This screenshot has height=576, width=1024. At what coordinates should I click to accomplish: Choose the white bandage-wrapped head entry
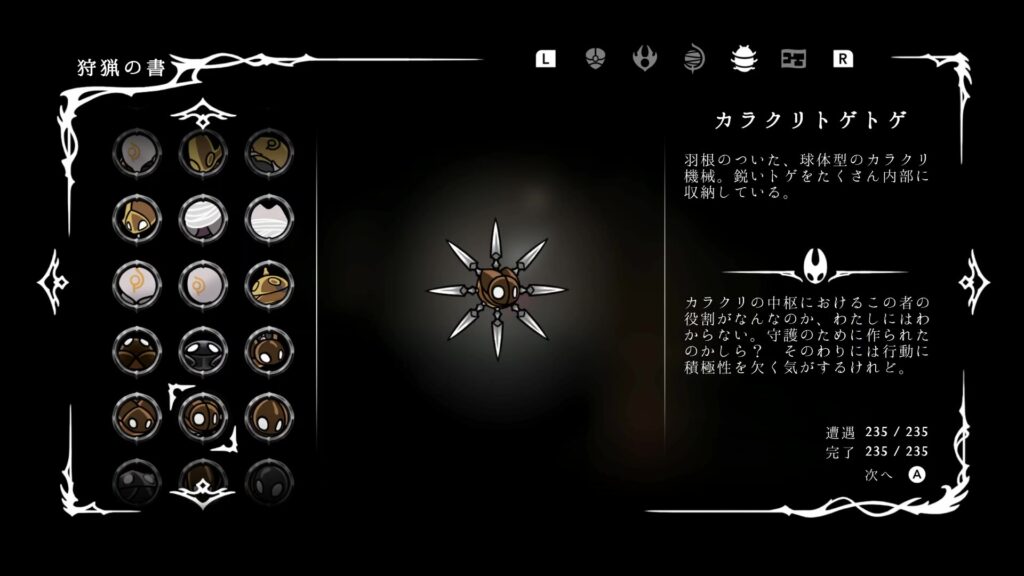(x=203, y=217)
